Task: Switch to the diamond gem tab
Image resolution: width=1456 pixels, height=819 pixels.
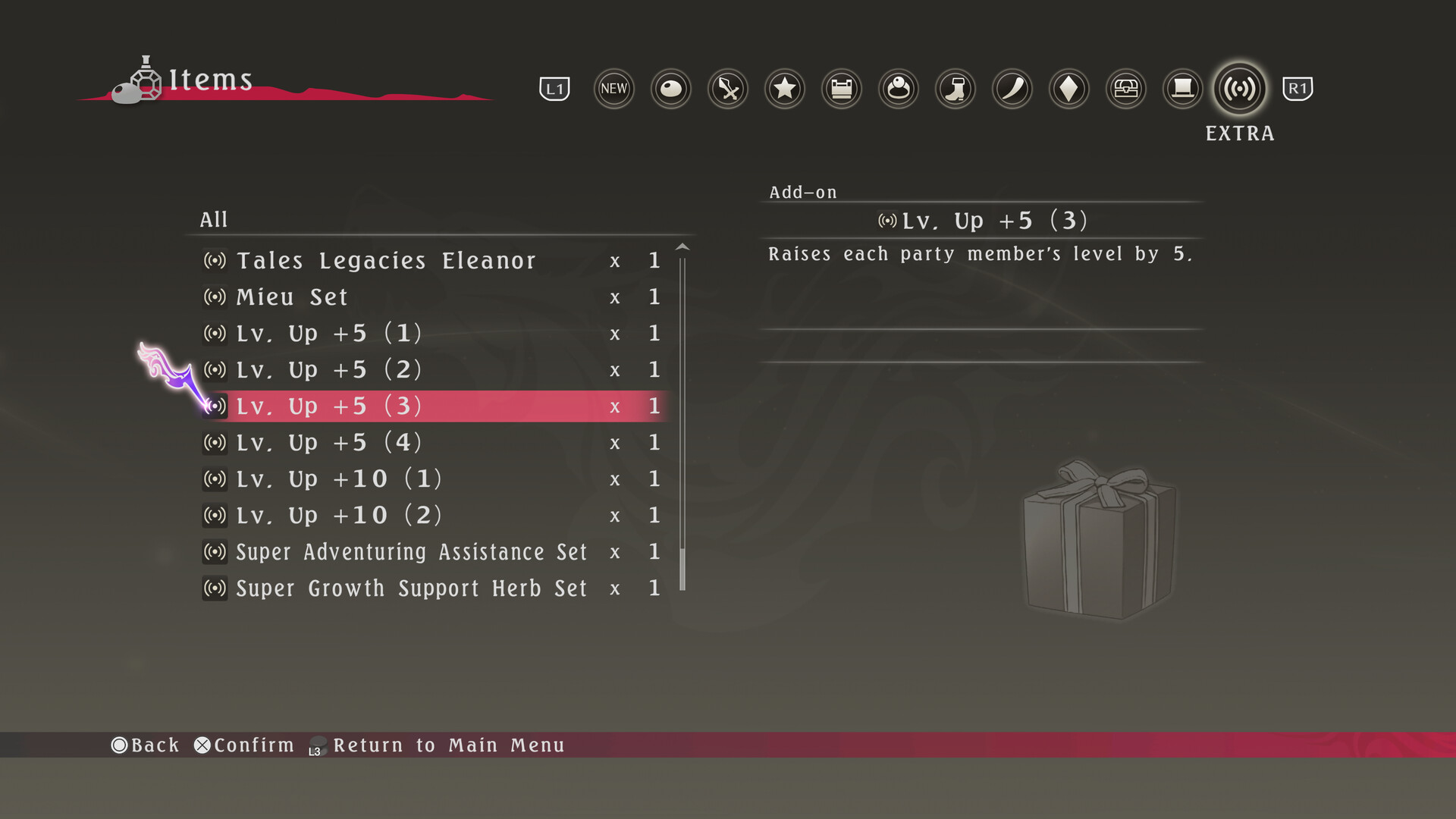Action: [x=1069, y=89]
